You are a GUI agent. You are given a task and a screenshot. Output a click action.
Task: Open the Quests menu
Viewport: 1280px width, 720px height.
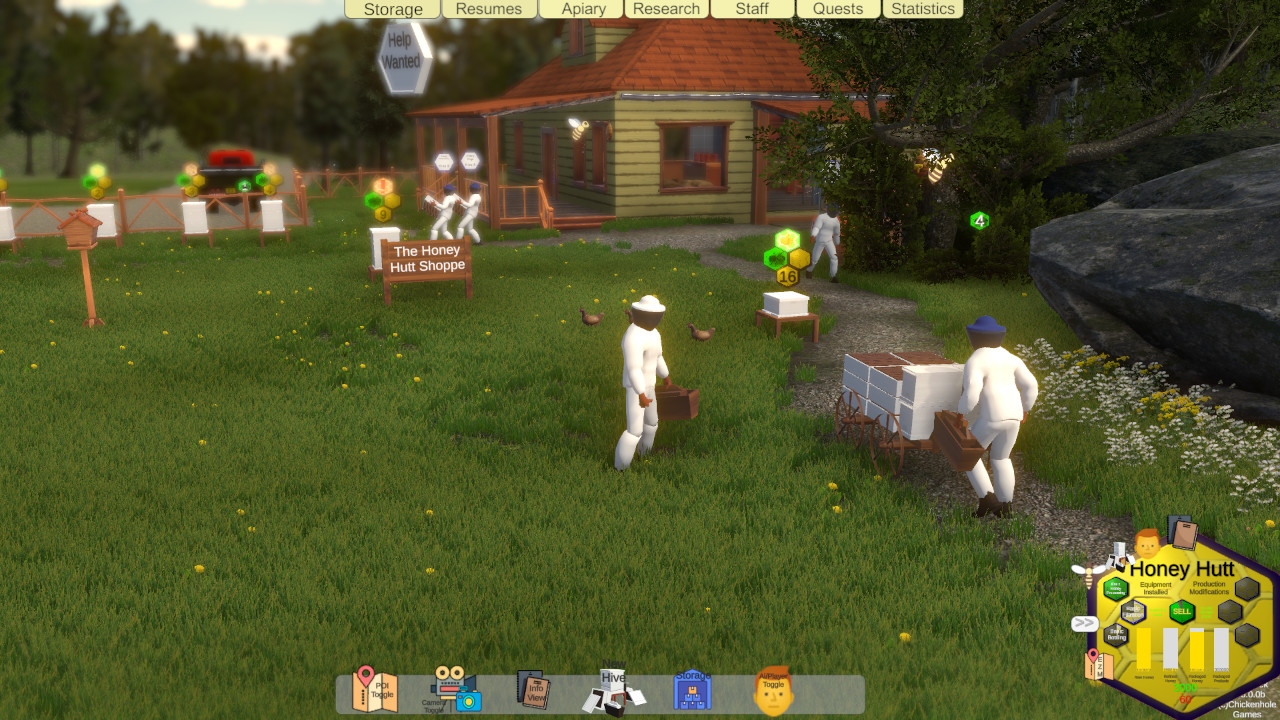coord(837,9)
